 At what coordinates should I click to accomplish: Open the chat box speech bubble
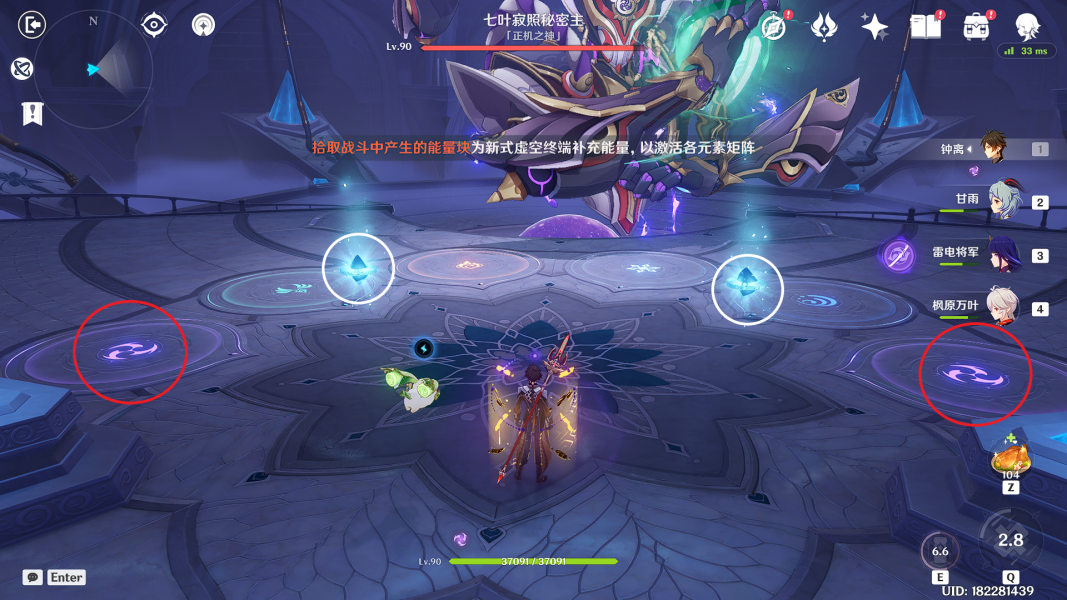pos(33,577)
